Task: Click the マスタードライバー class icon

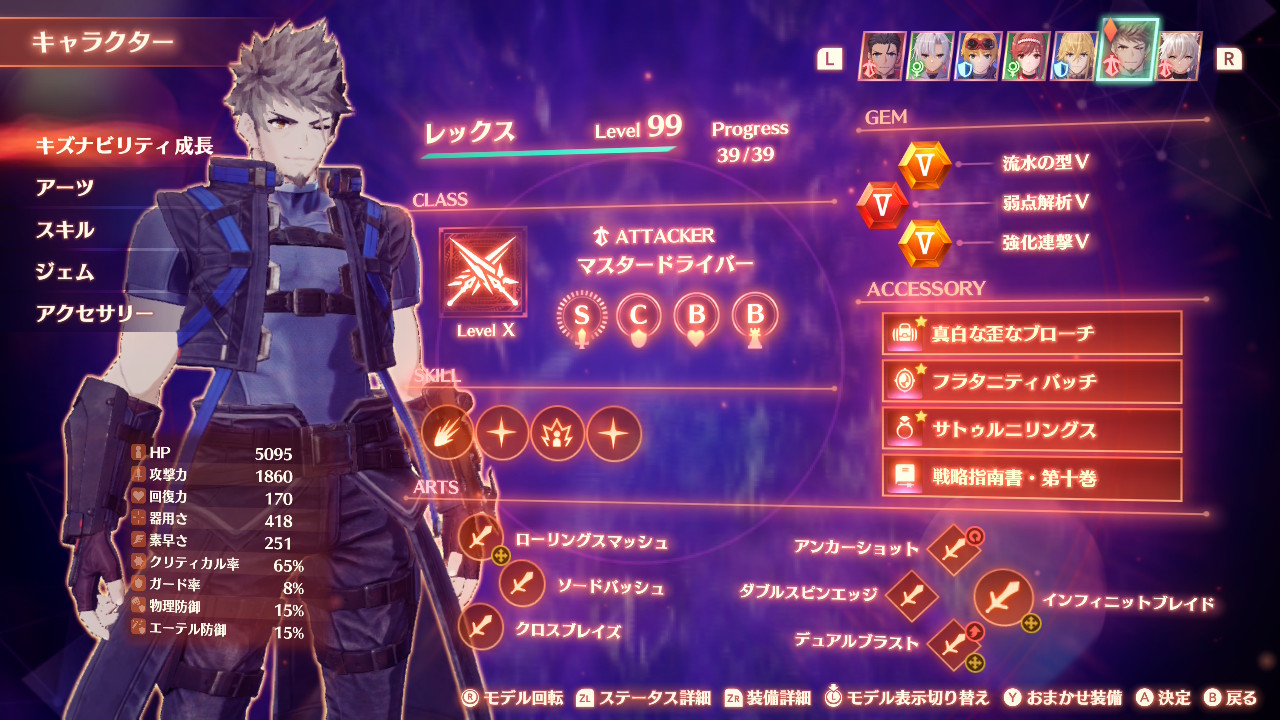Action: point(483,273)
